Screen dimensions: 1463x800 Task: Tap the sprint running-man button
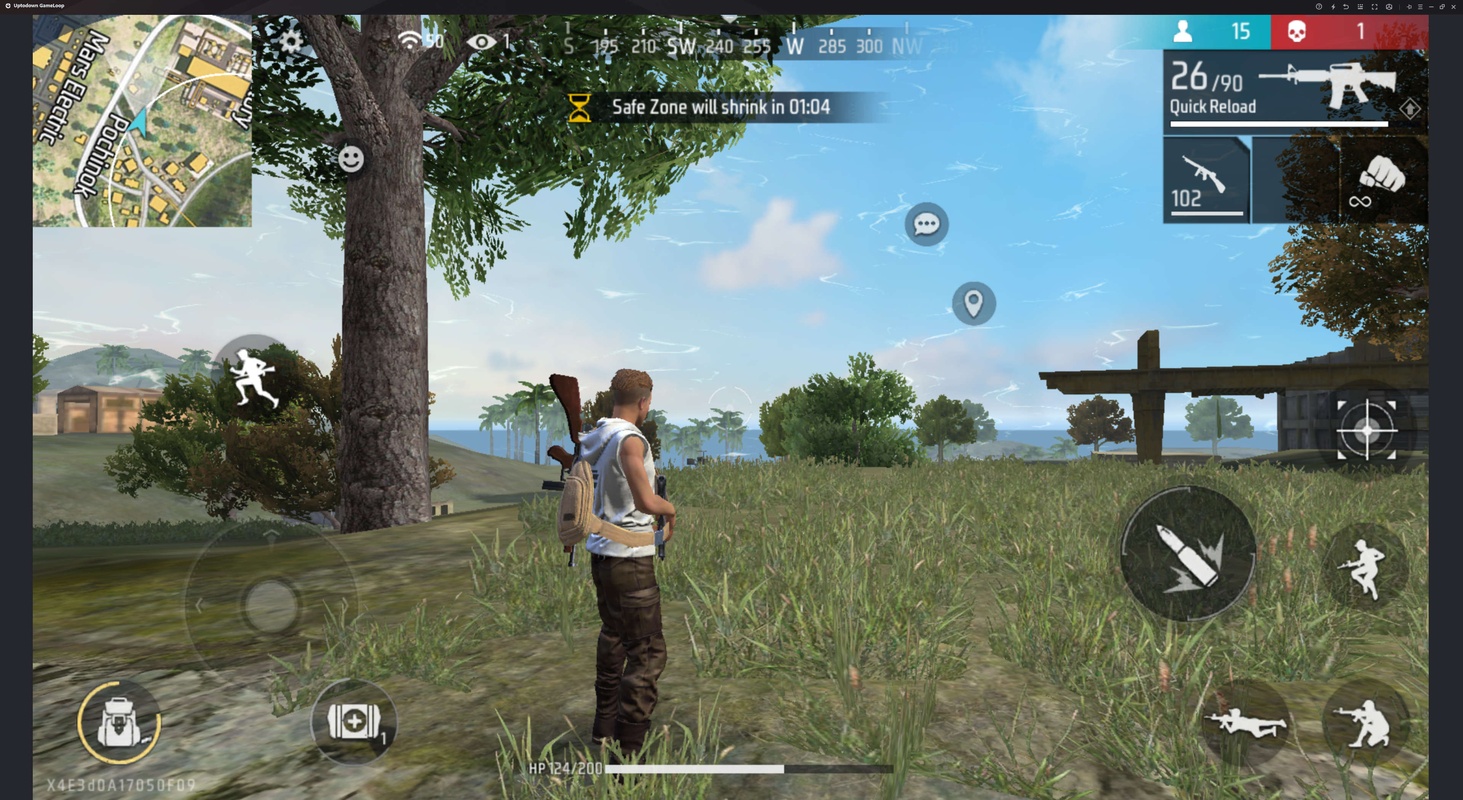(254, 377)
